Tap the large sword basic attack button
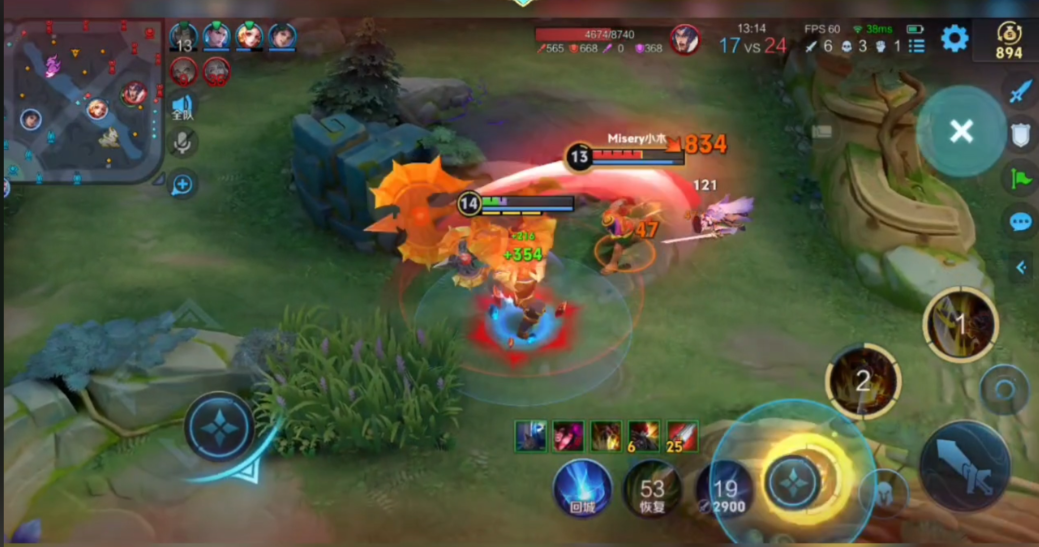Image resolution: width=1039 pixels, height=547 pixels. click(x=964, y=466)
